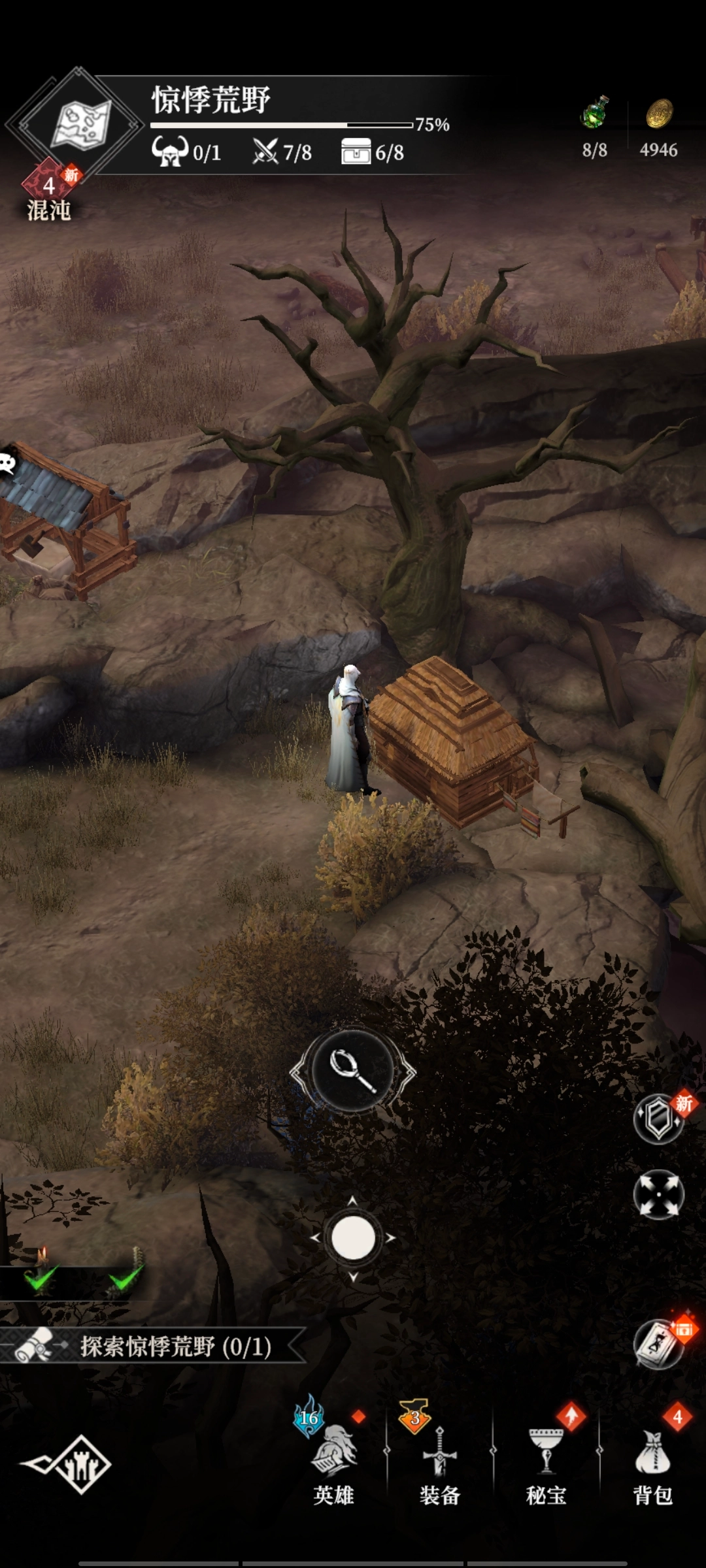Open the map icon beside 惊悸荒野
This screenshot has height=1568, width=706.
click(80, 124)
